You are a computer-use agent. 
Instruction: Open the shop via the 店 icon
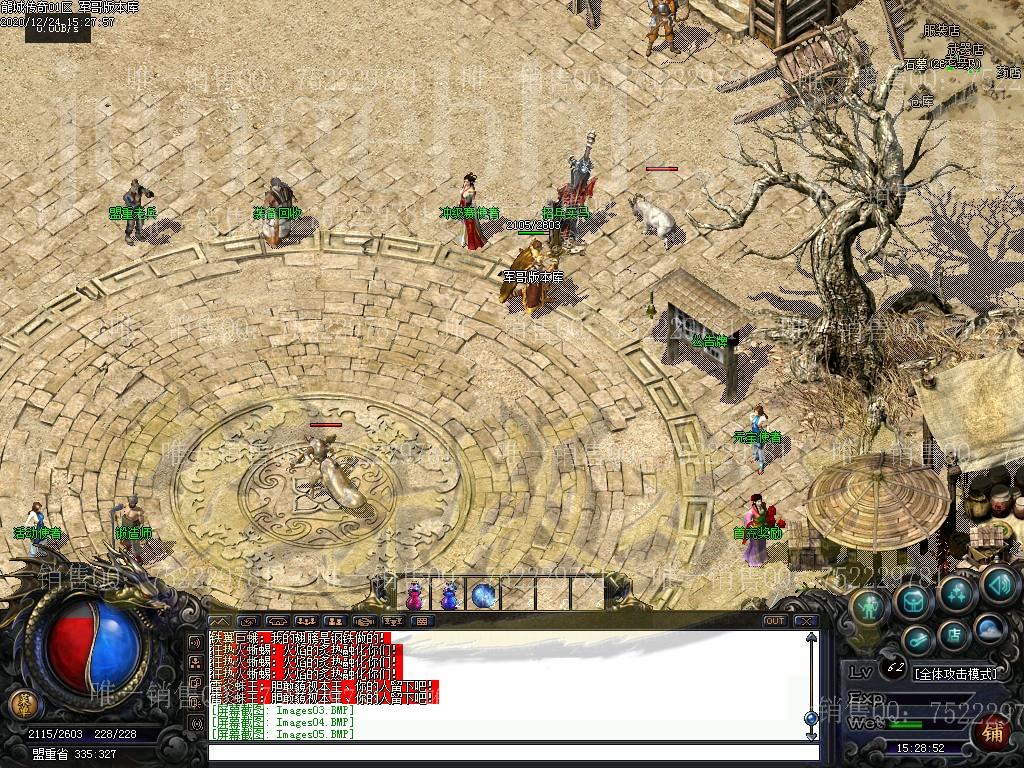[x=953, y=635]
